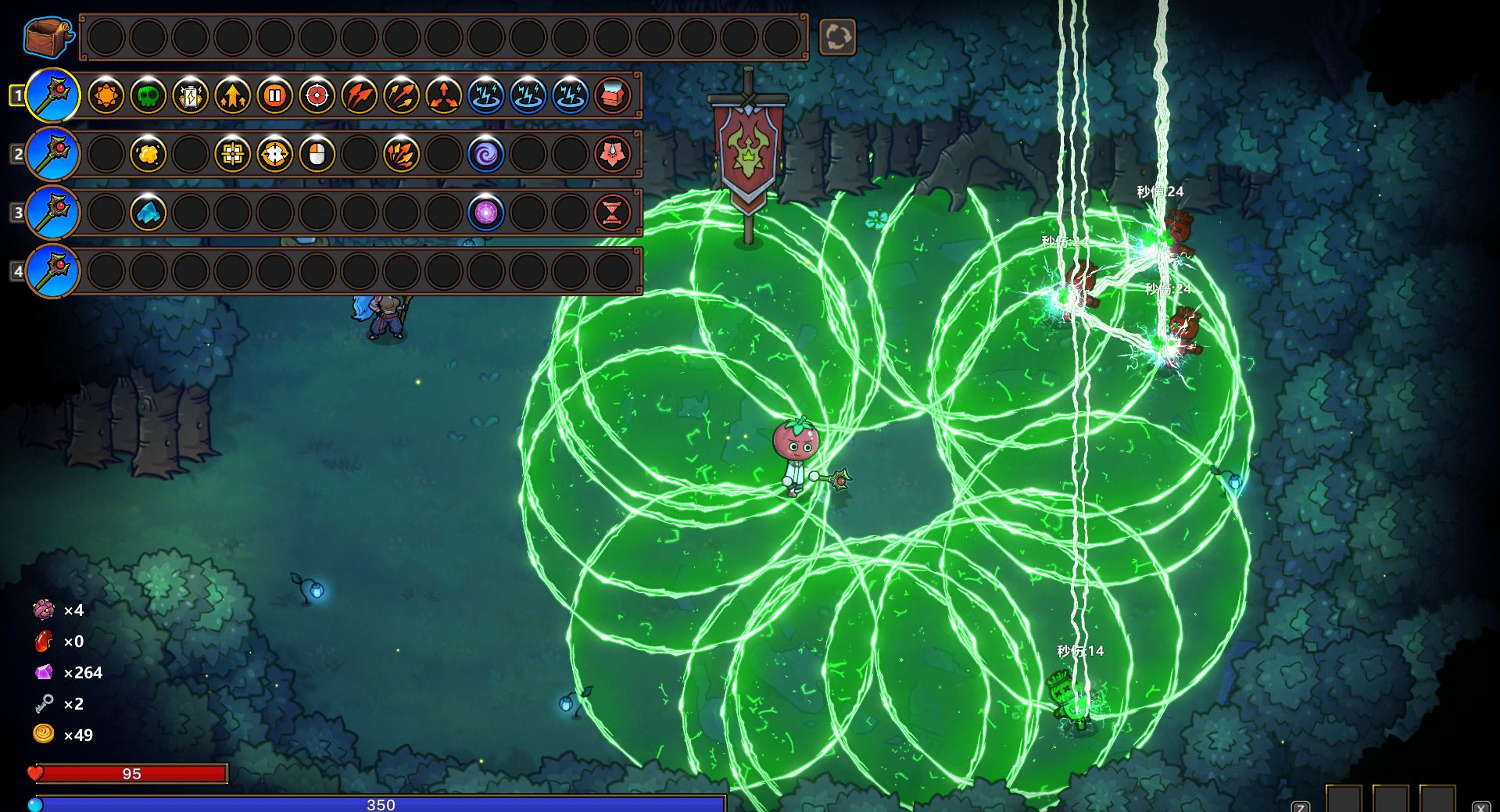Select the empty wand number 4
This screenshot has width=1500, height=812.
(x=52, y=271)
